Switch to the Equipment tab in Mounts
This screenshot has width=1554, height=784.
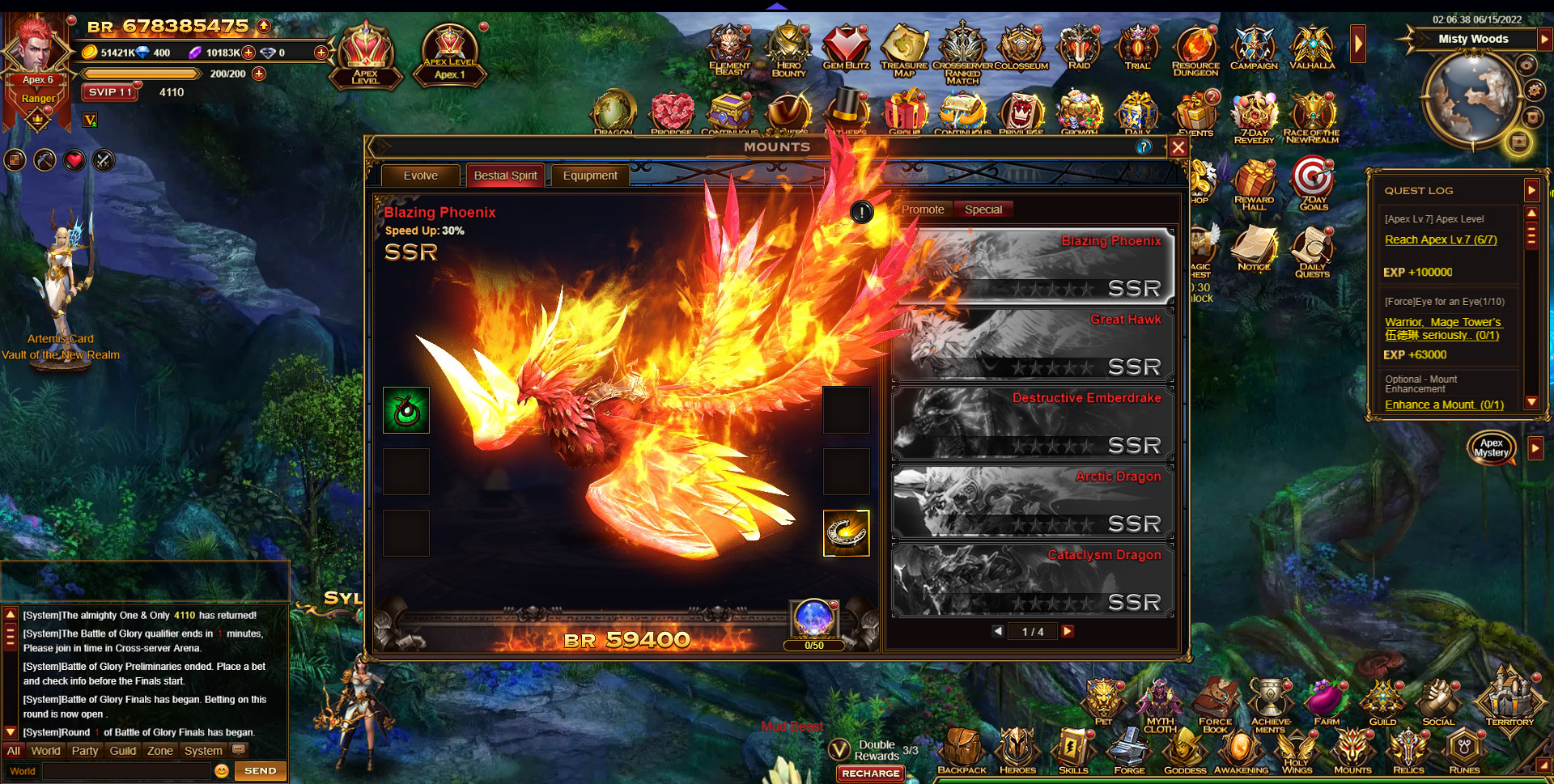tap(590, 176)
